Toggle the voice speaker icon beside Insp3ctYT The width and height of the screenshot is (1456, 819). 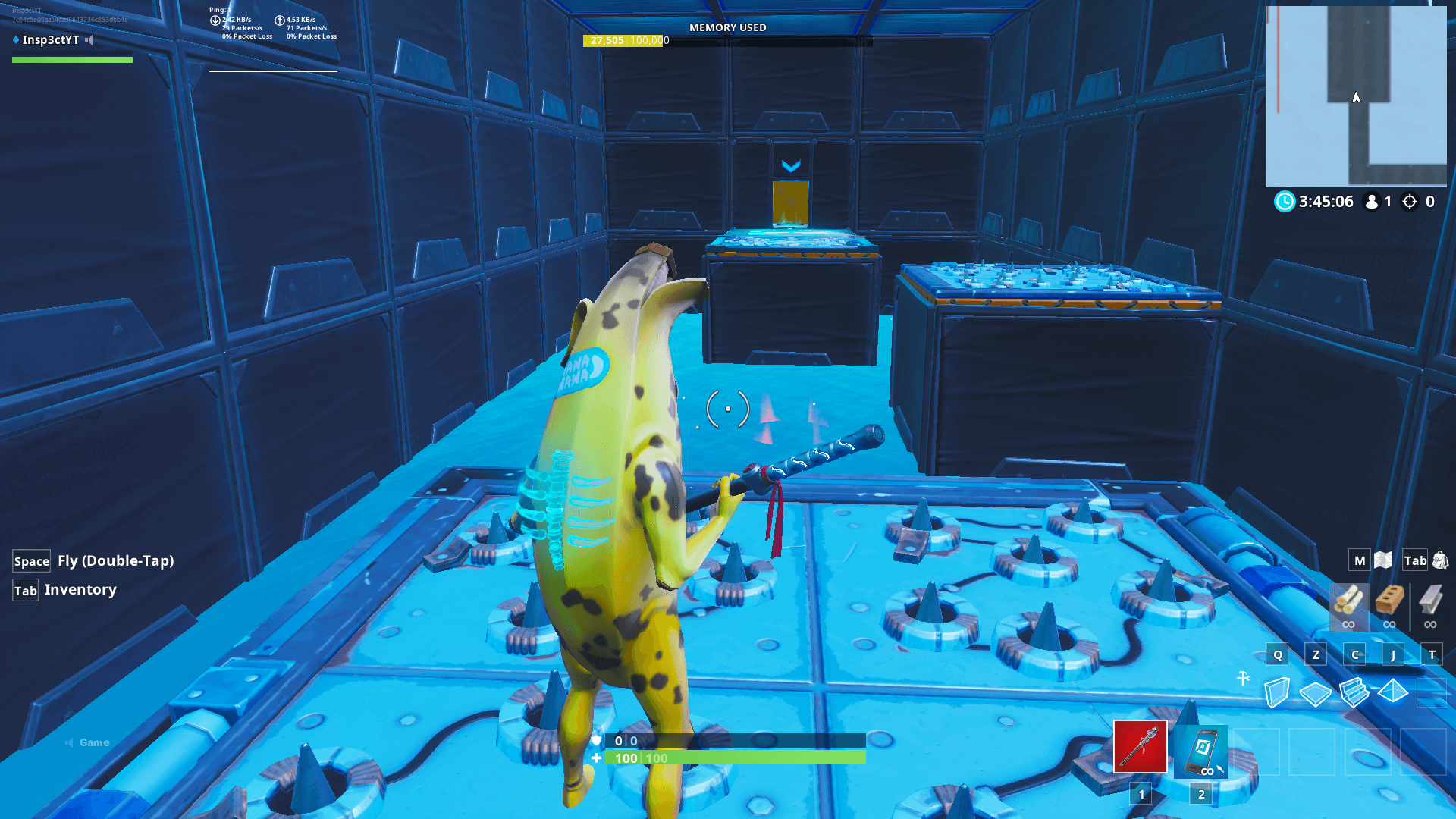tap(89, 40)
